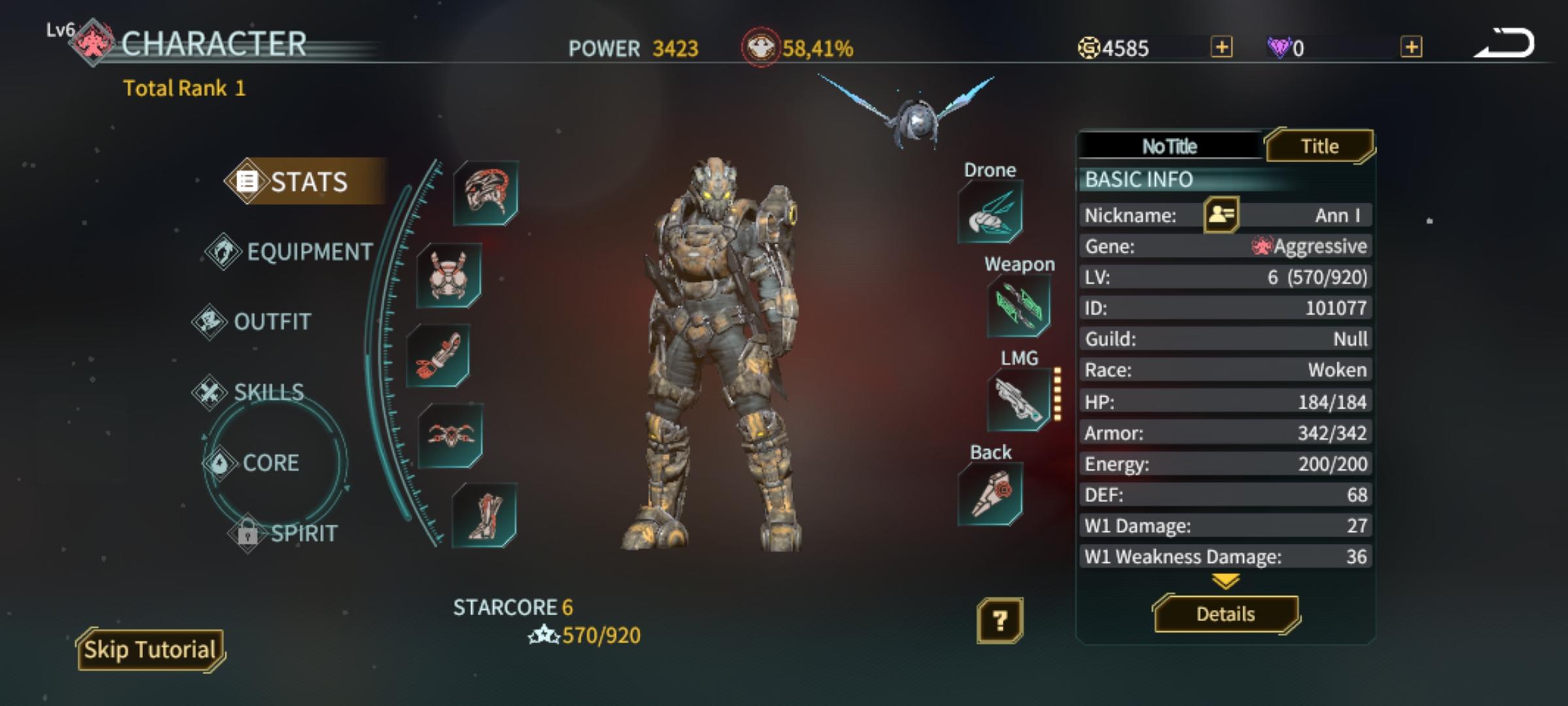Select the arm gauntlet equipment slot
This screenshot has width=1568, height=706.
click(438, 356)
